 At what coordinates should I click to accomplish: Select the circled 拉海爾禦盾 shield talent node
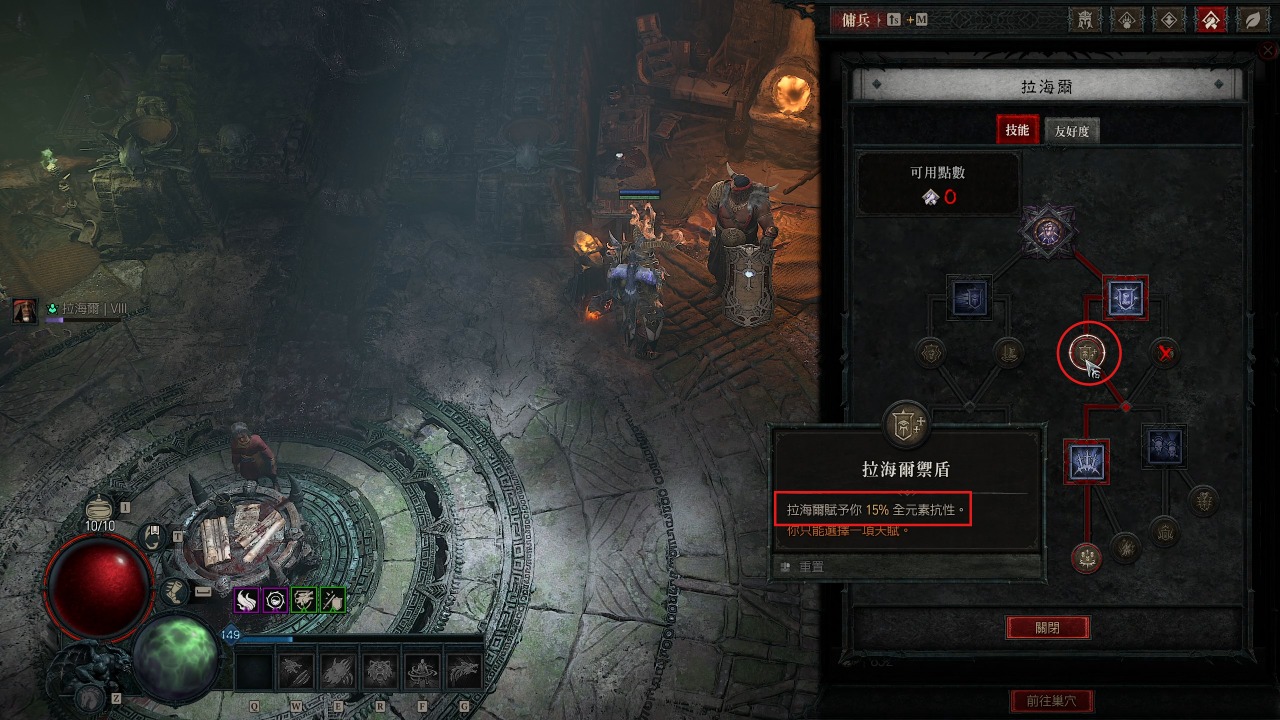coord(1088,352)
